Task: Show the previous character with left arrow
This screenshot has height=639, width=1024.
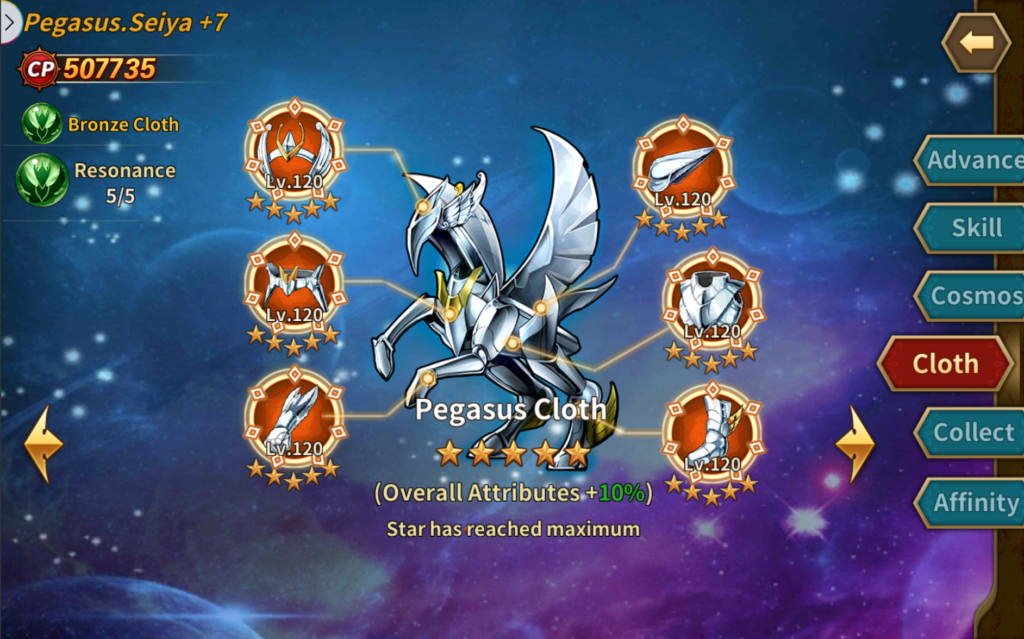Action: point(43,444)
